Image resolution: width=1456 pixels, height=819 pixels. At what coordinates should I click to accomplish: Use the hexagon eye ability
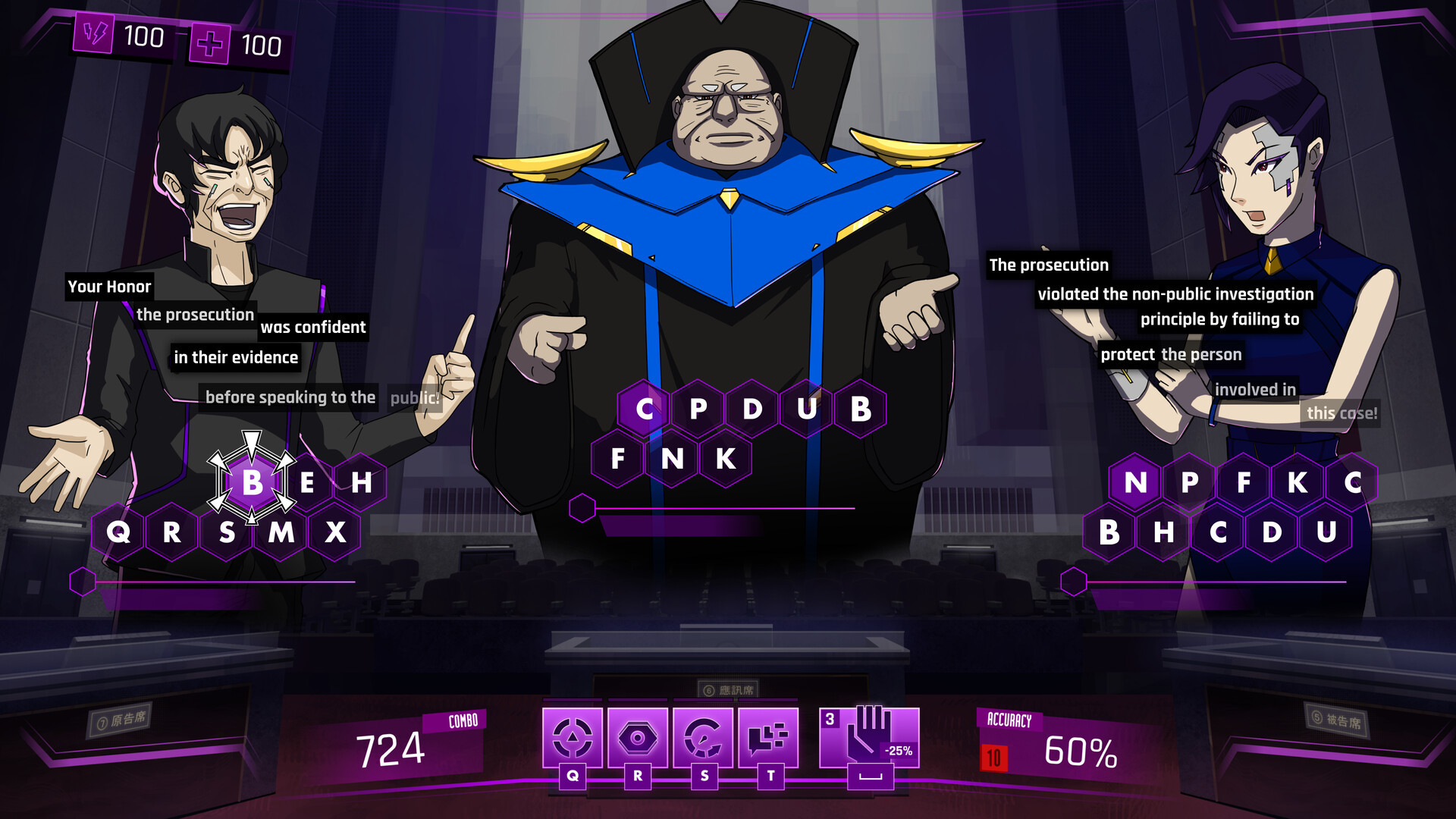638,738
